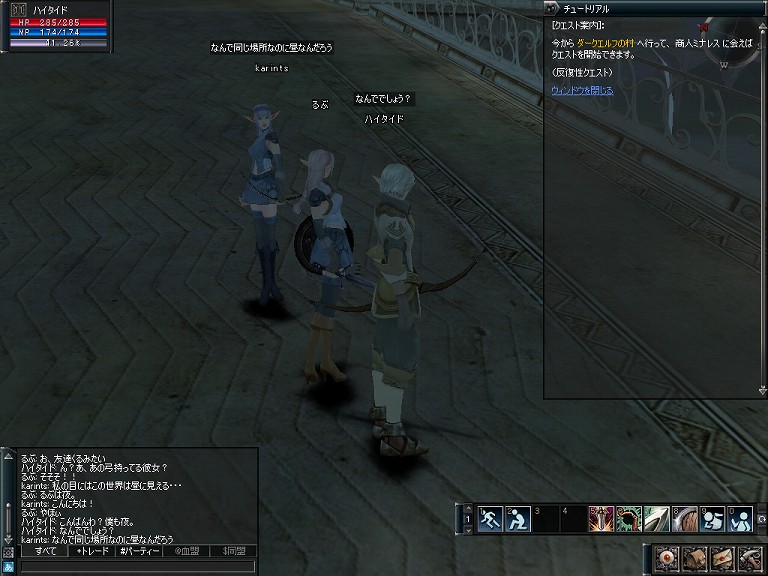Viewport: 768px width, 576px height.
Task: Select the white blade skill icon
Action: click(x=656, y=519)
